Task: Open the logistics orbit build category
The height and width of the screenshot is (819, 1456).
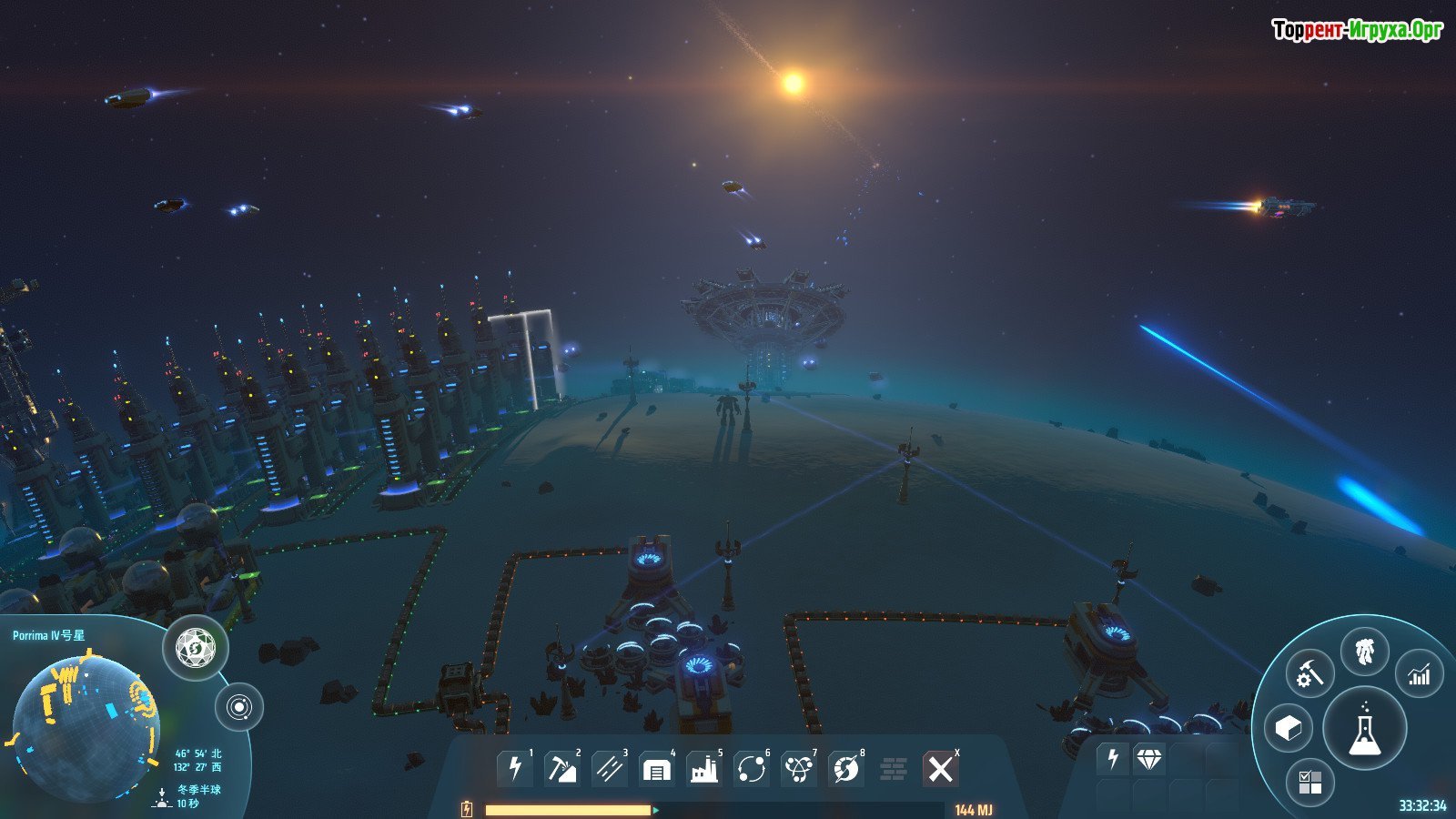Action: (752, 769)
